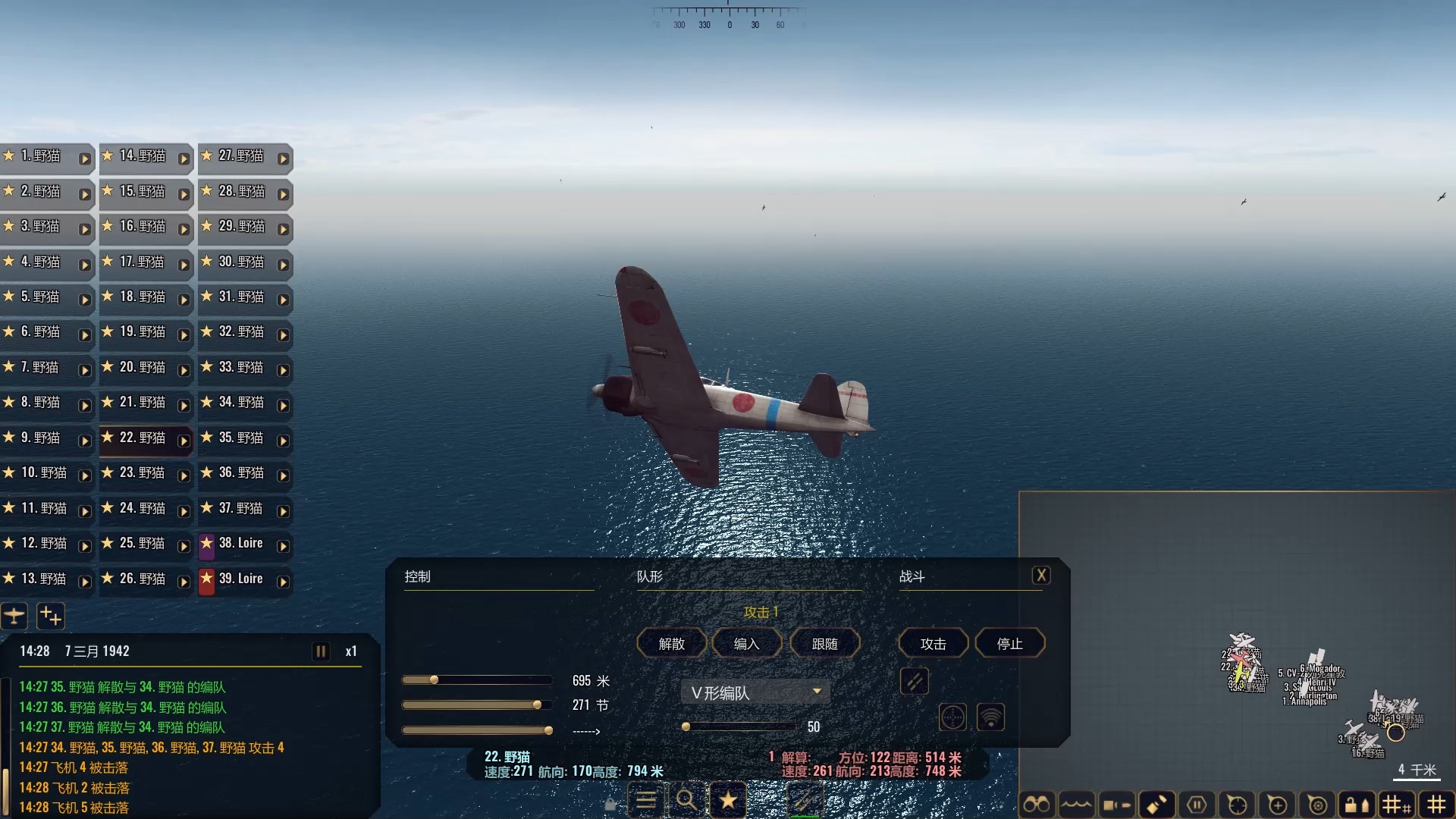Close the control panel with the X
Screen dimensions: 1456x819
(1041, 576)
